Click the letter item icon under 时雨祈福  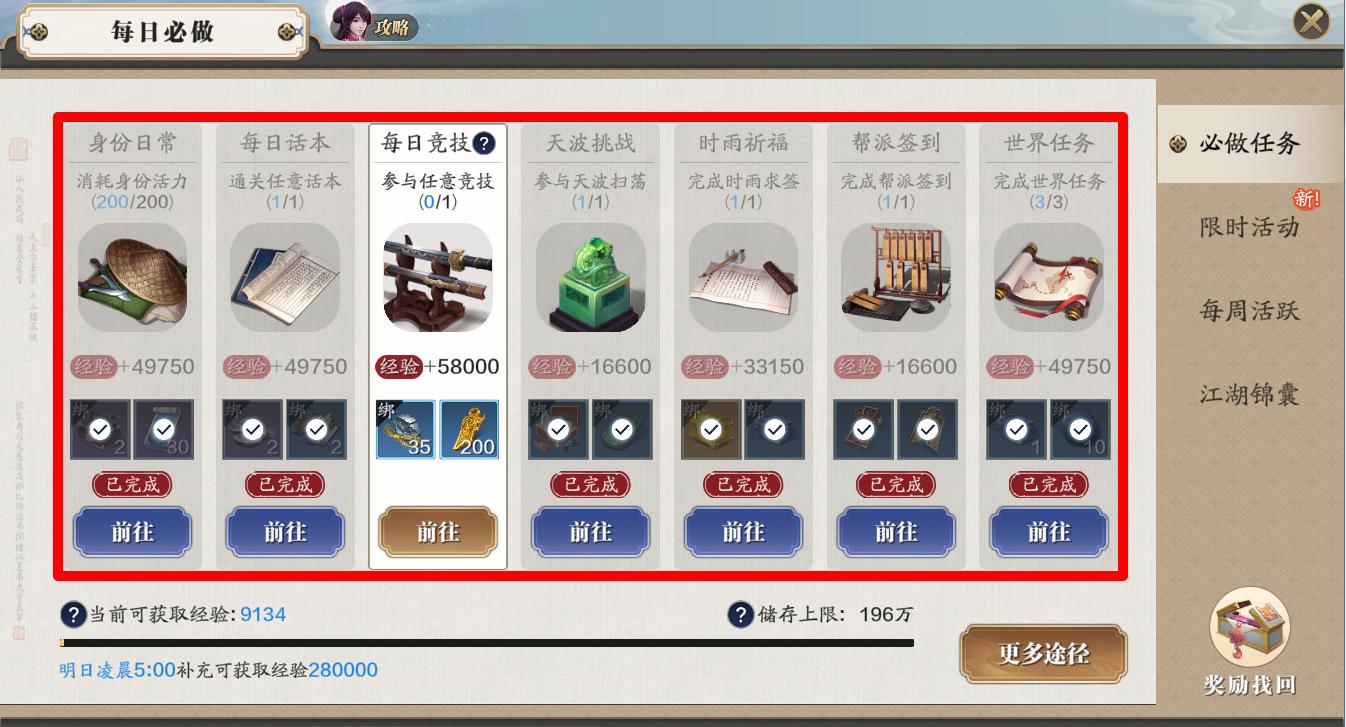pyautogui.click(x=742, y=278)
